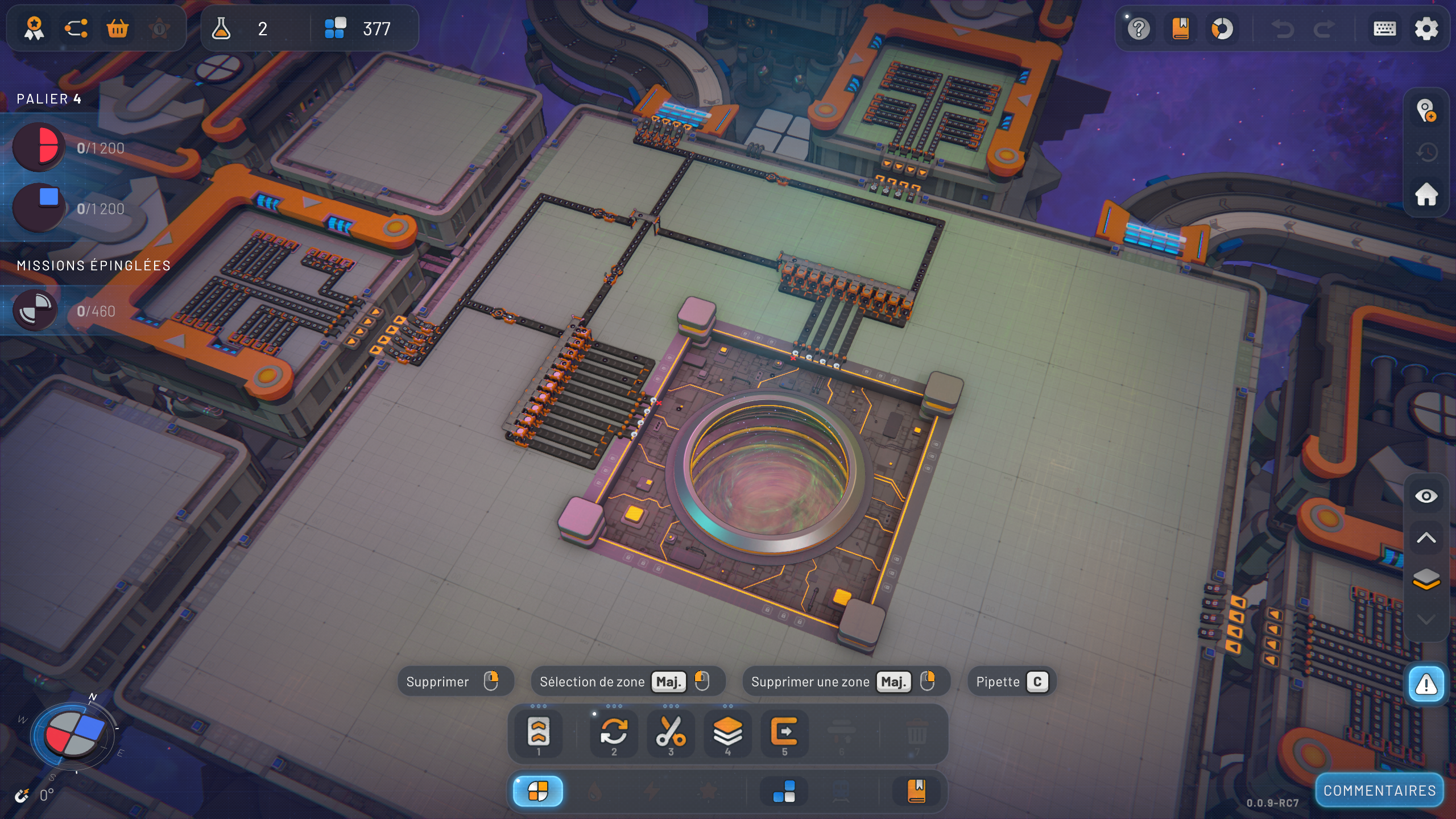
Task: Move up one layer with chevron
Action: point(1426,538)
